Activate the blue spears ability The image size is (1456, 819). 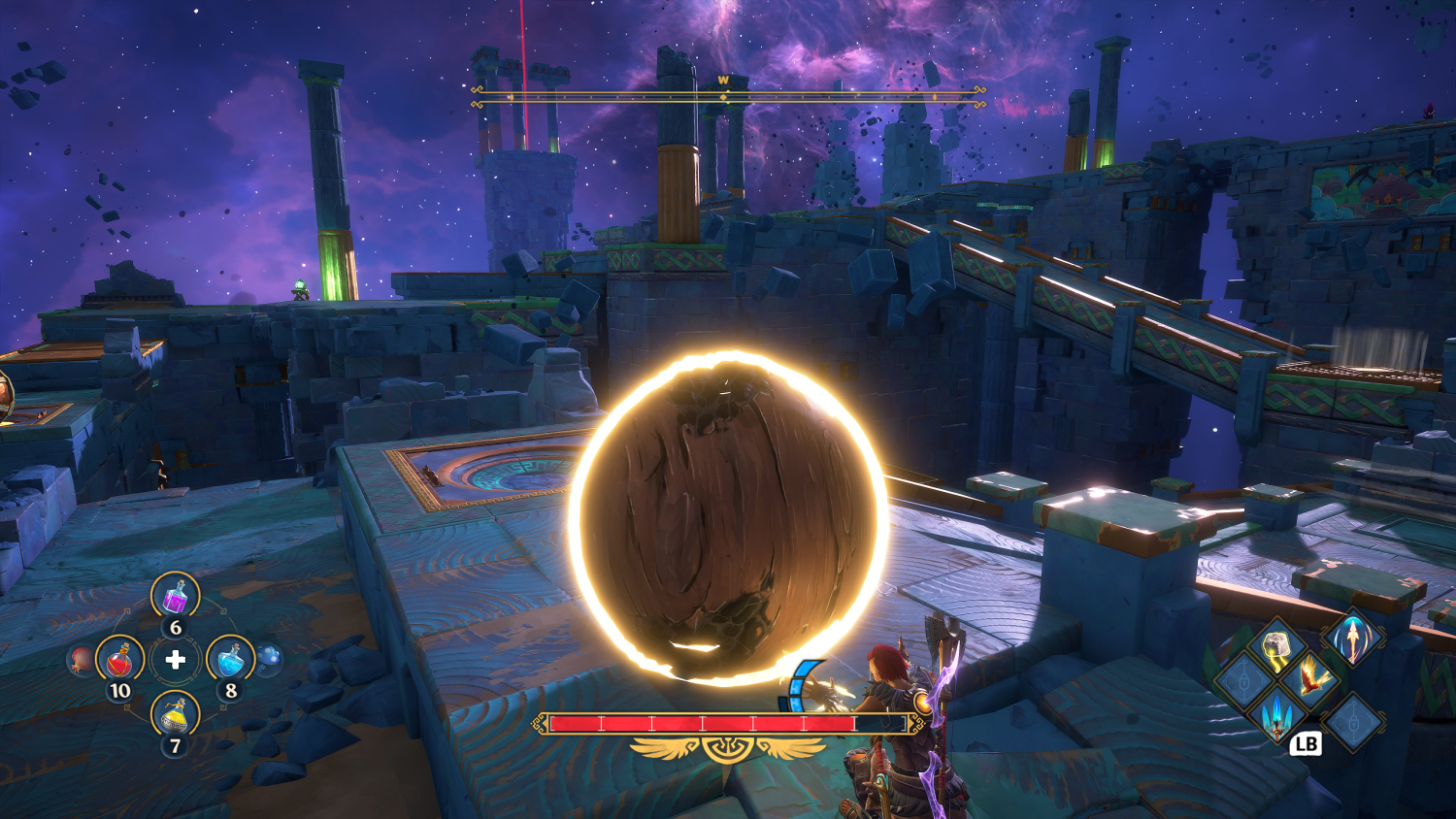pyautogui.click(x=1276, y=716)
